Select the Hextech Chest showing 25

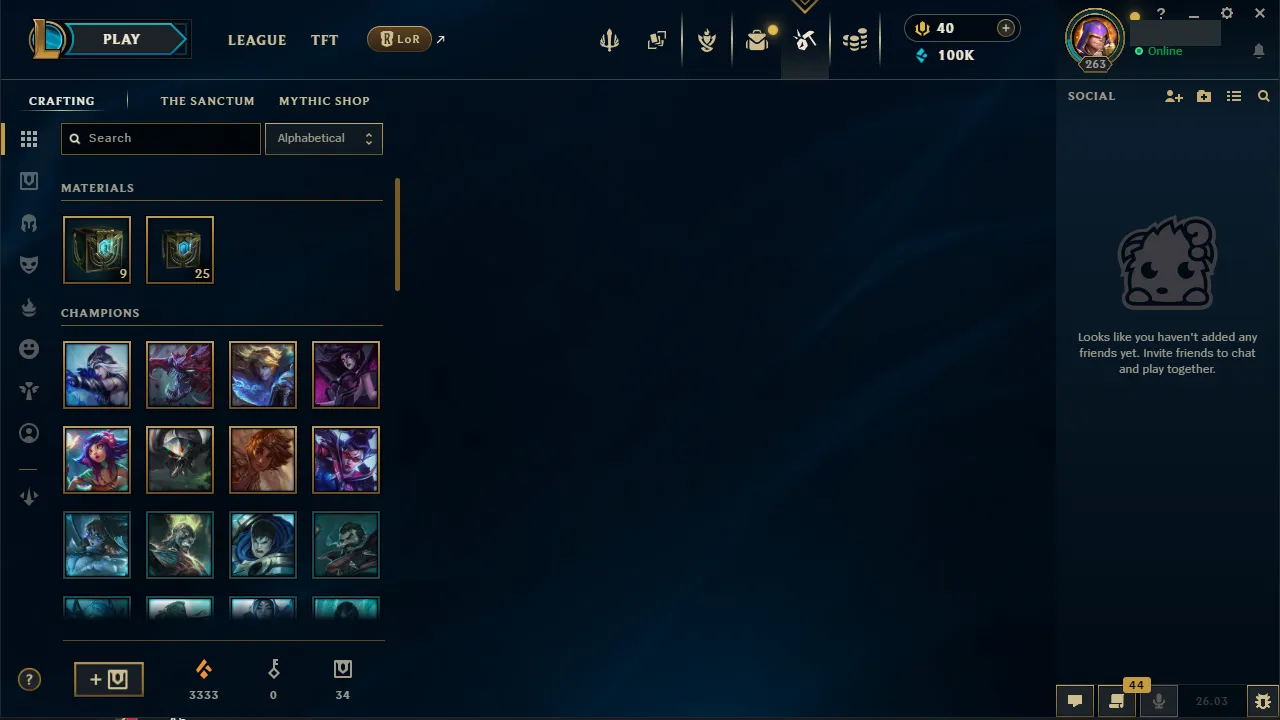click(180, 249)
